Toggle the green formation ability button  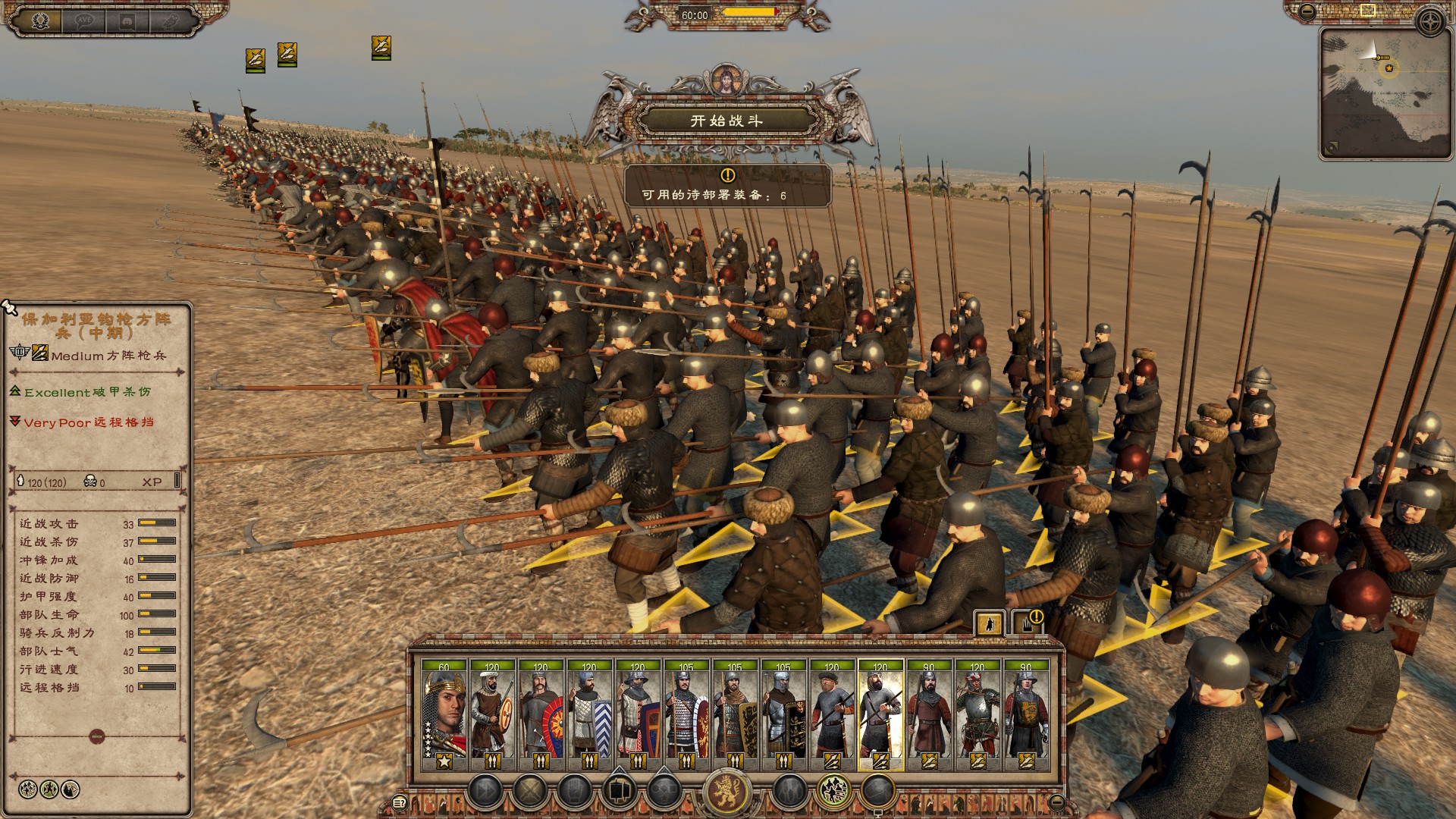(x=833, y=792)
